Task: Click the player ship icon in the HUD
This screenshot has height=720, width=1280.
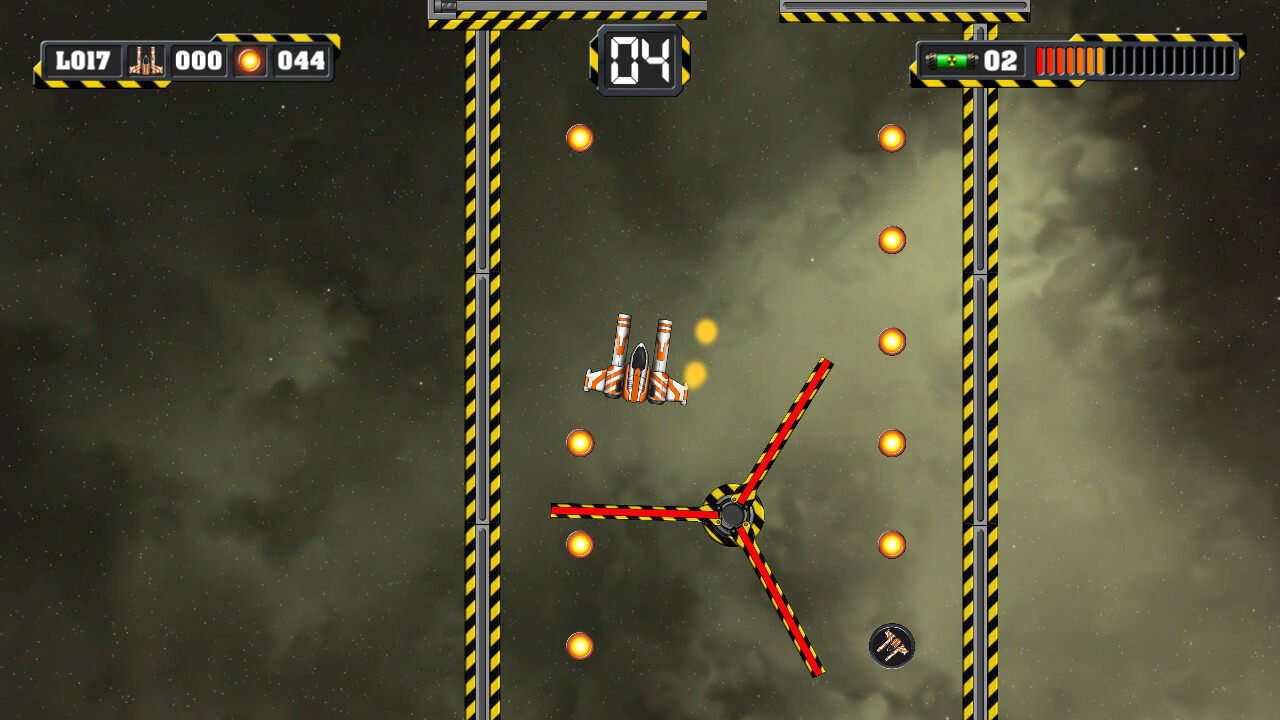Action: (148, 60)
